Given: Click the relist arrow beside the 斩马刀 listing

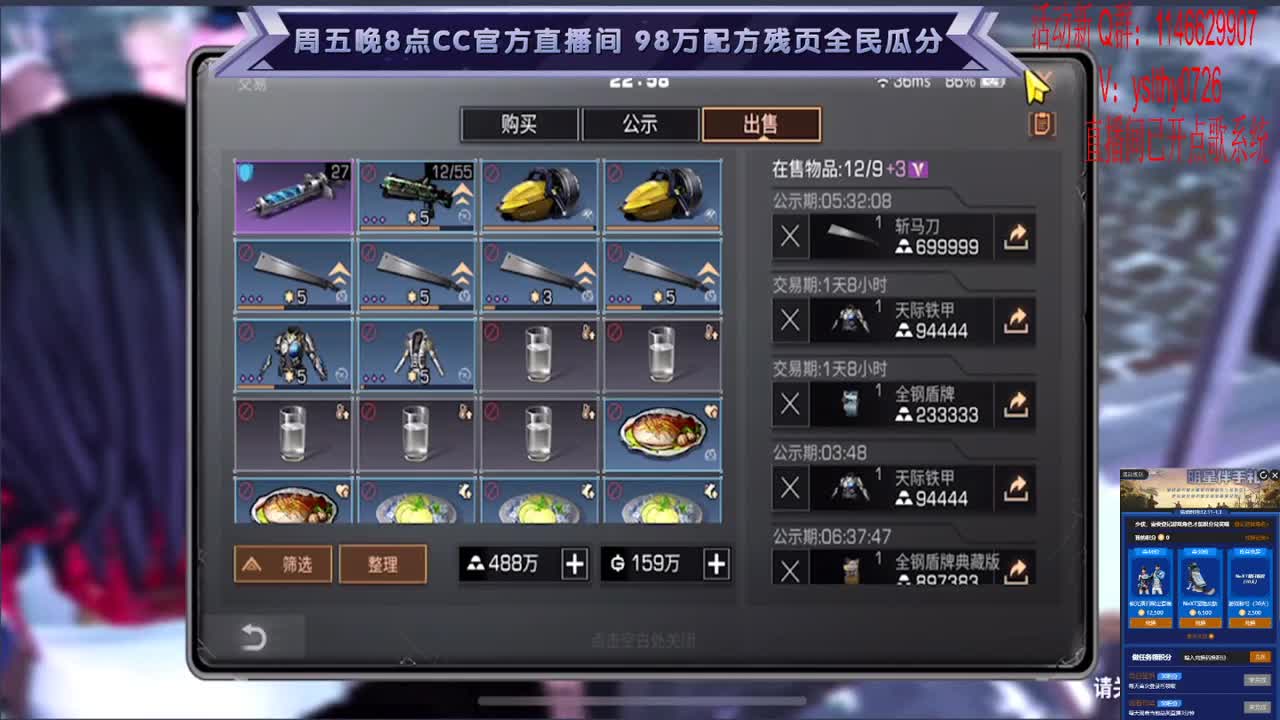Looking at the screenshot, I should coord(1014,238).
